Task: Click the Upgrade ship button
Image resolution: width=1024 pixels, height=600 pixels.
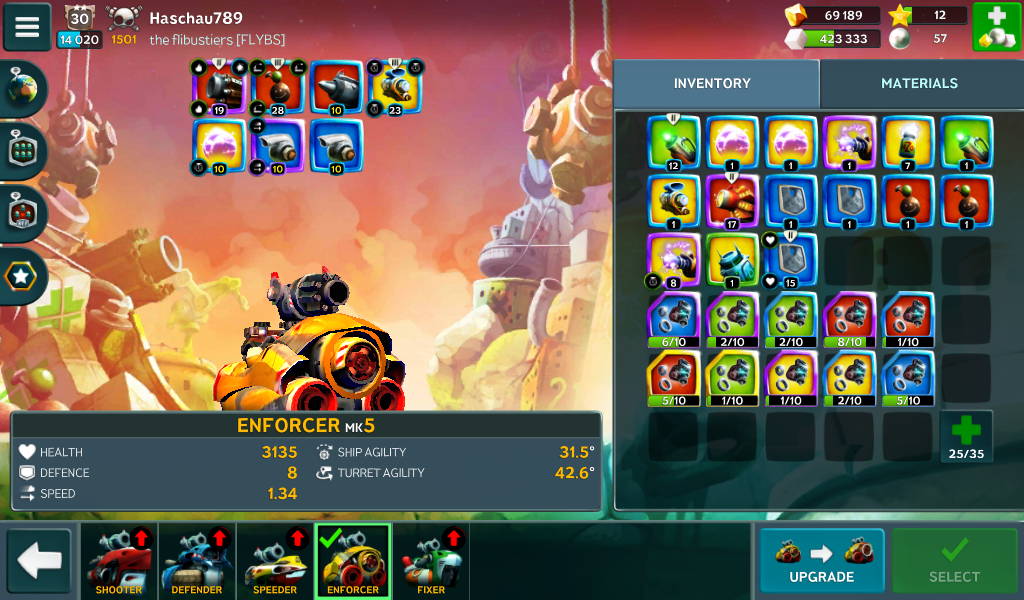Action: coord(821,560)
